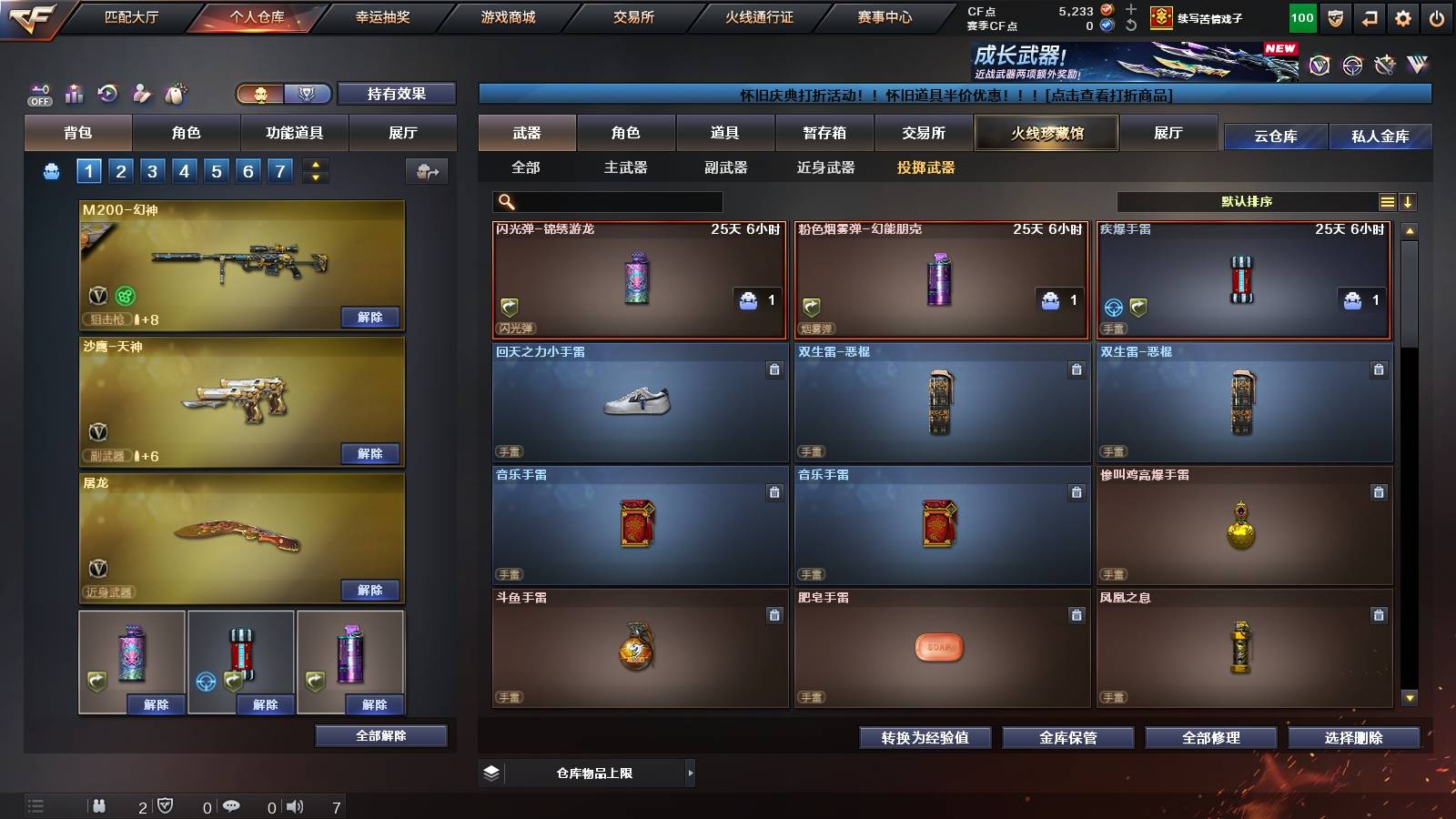Toggle list view icon next to sort dropdown

[1388, 201]
